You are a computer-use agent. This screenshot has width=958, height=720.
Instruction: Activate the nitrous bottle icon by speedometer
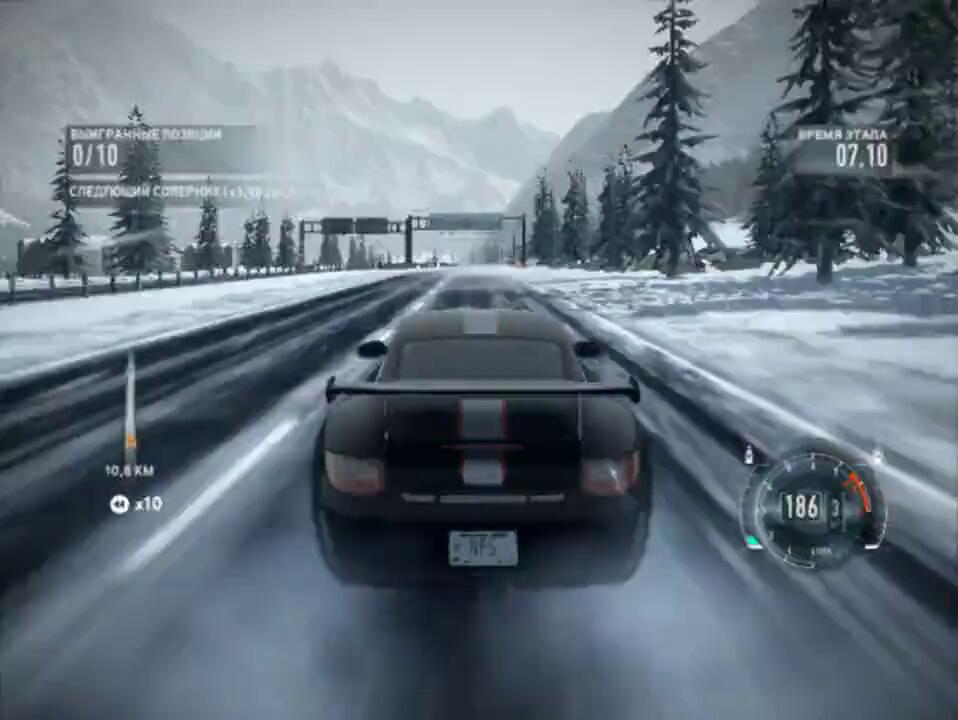tap(748, 455)
